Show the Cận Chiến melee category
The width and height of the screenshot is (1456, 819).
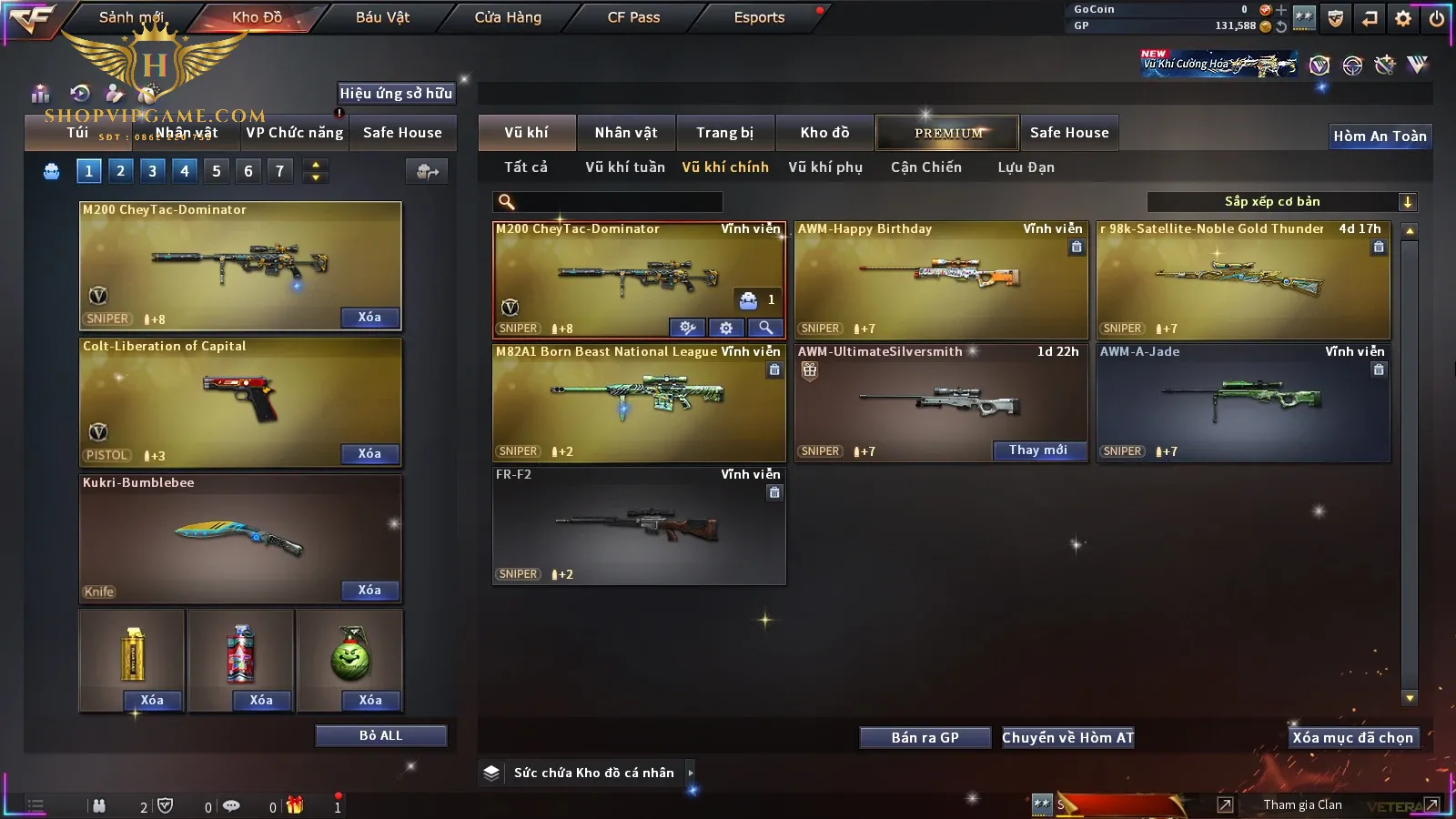tap(925, 167)
